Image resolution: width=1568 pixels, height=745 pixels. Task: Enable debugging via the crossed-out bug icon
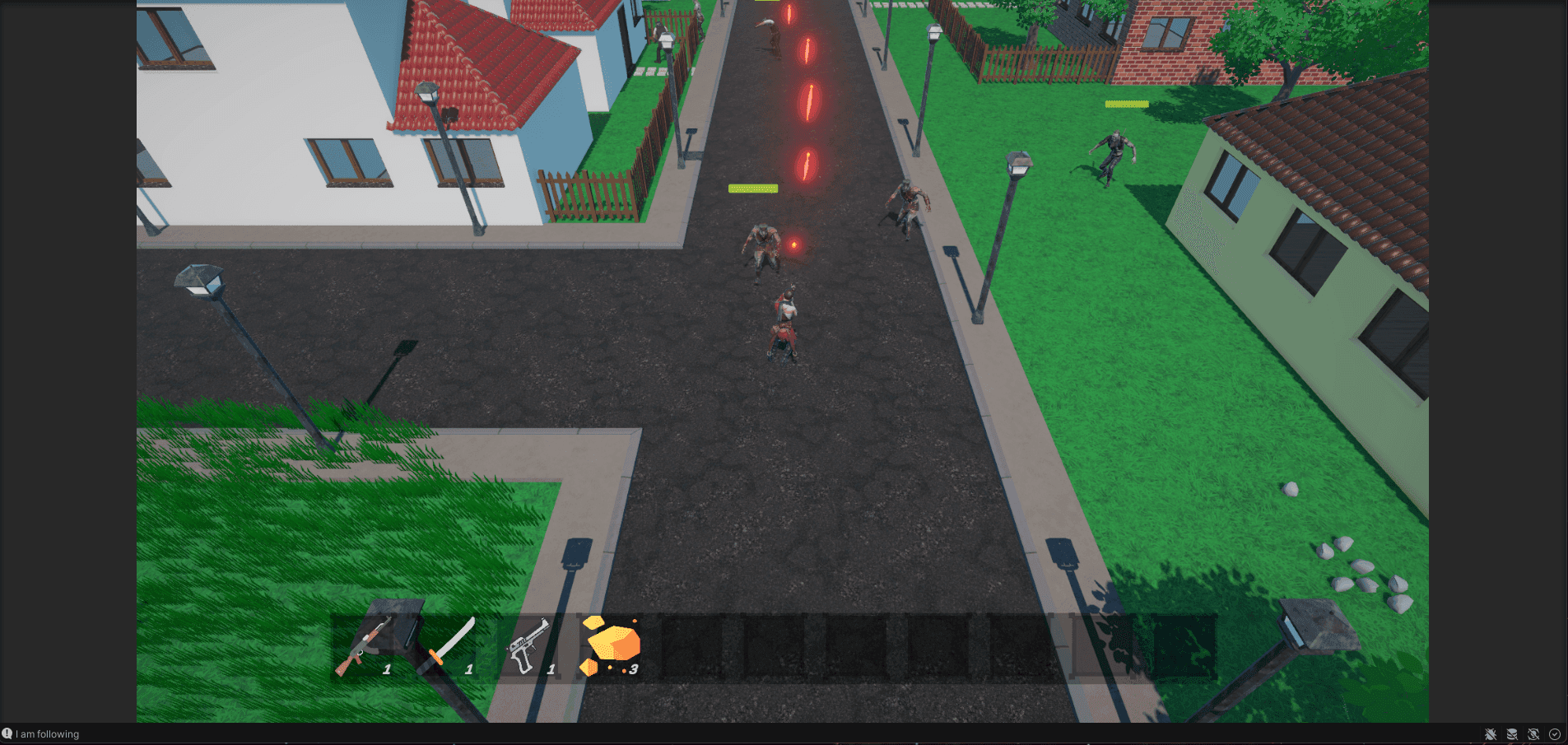click(x=1490, y=734)
